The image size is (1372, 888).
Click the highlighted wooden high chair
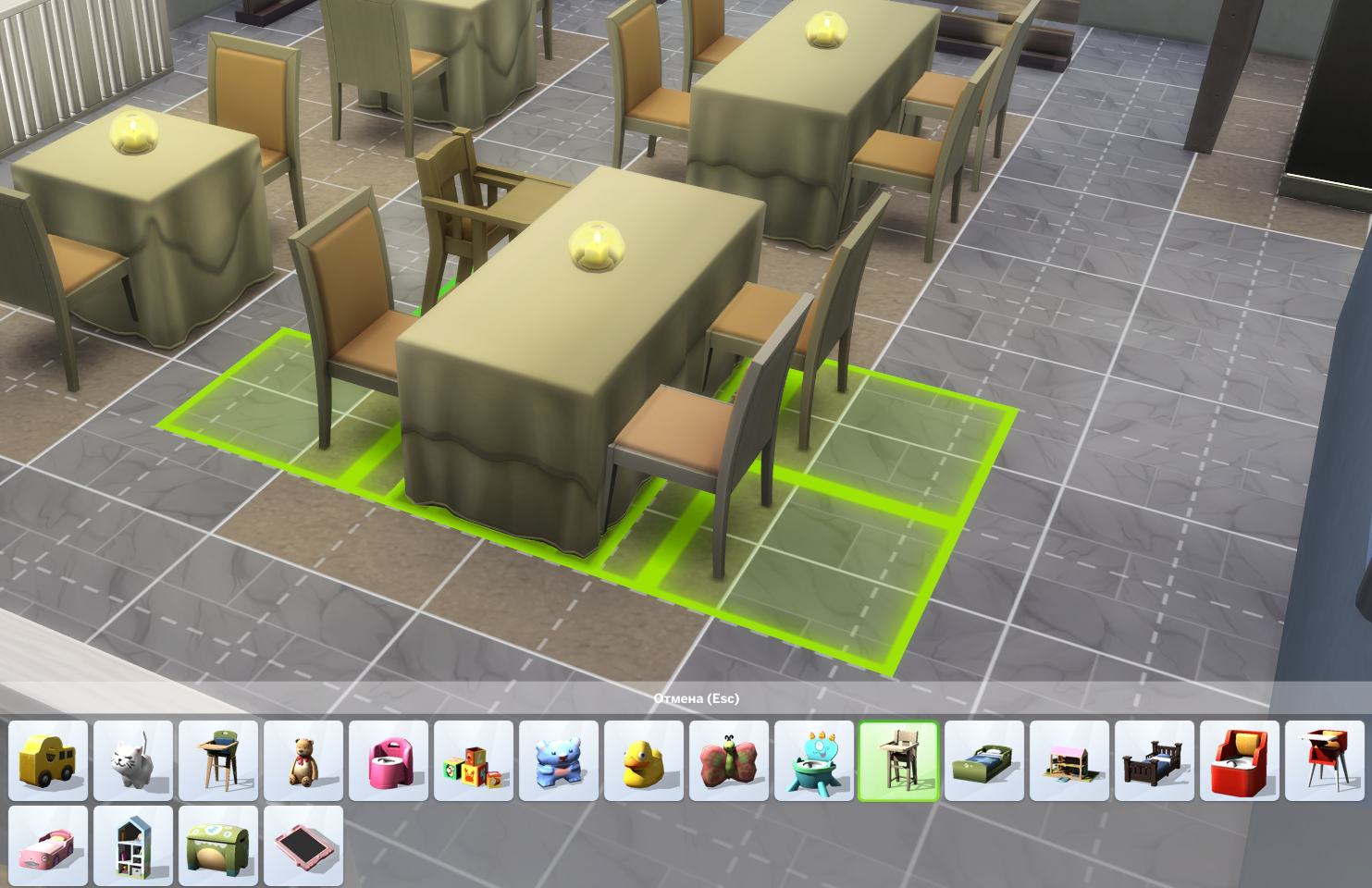pyautogui.click(x=898, y=760)
